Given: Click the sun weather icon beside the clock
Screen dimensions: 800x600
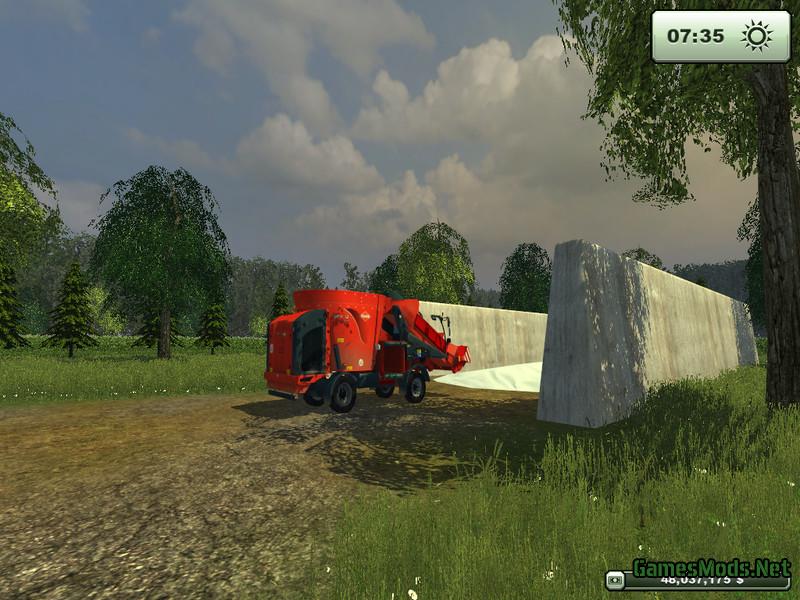Looking at the screenshot, I should (x=756, y=36).
